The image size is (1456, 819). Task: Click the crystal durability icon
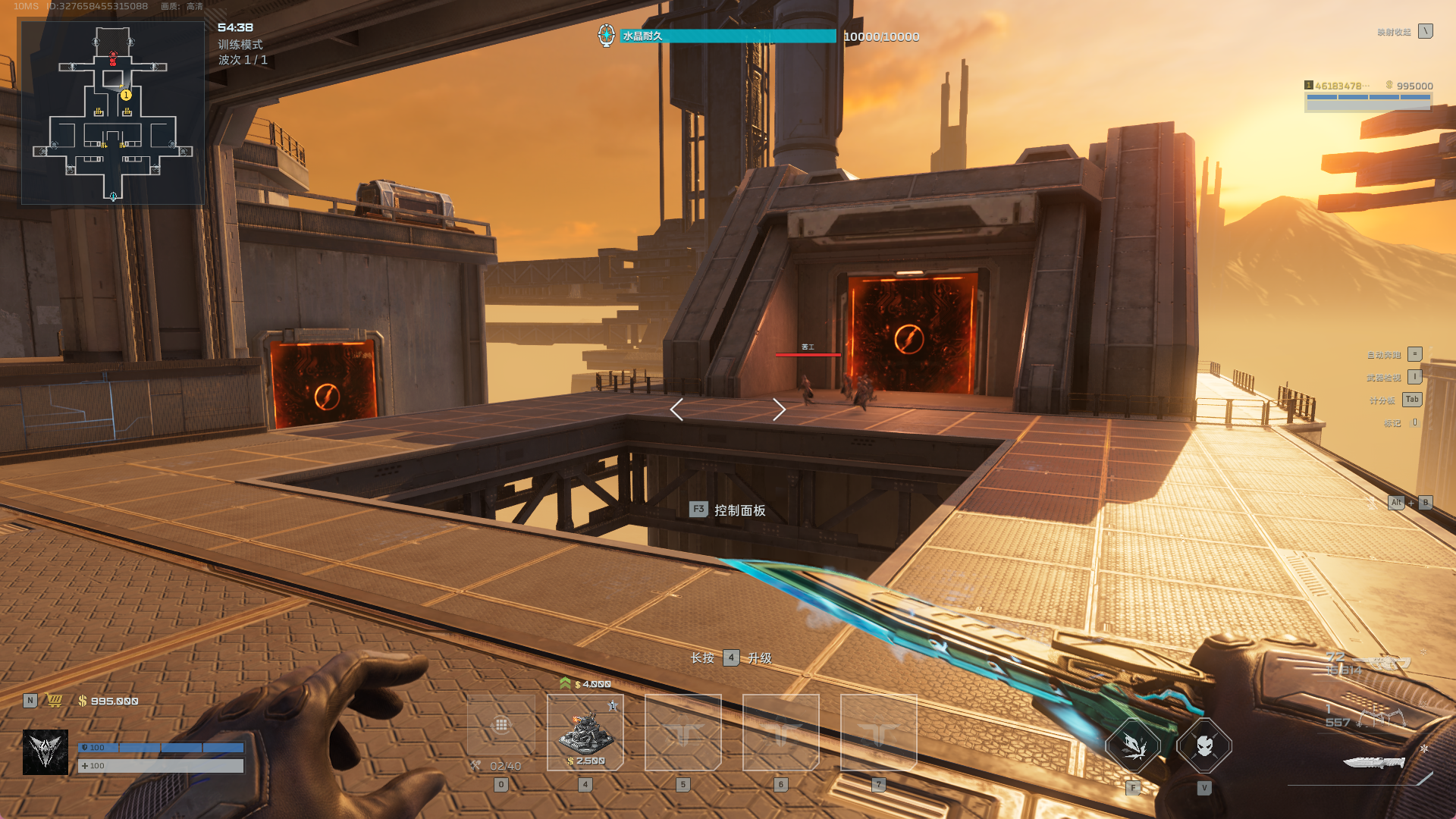(x=606, y=36)
